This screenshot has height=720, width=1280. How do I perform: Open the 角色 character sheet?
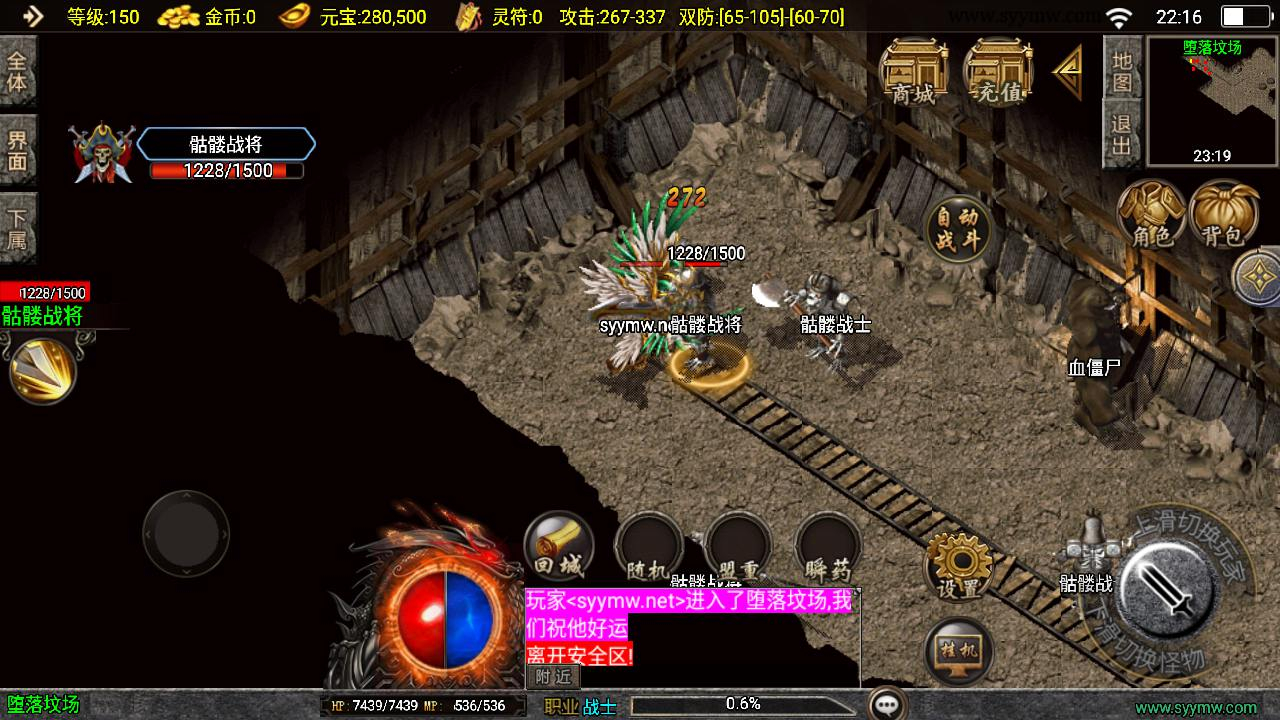click(1151, 214)
